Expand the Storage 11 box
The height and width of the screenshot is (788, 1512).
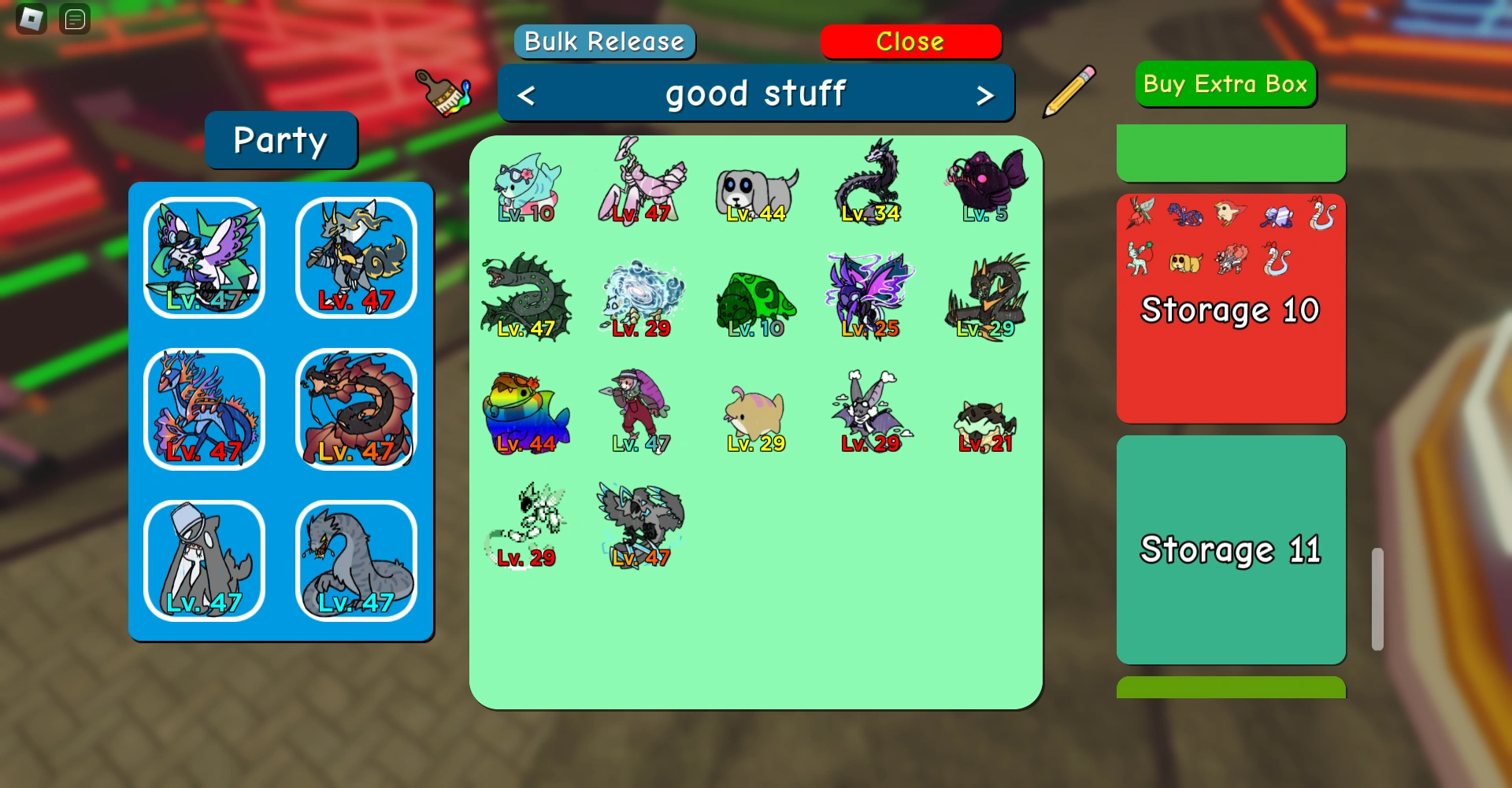[1230, 549]
